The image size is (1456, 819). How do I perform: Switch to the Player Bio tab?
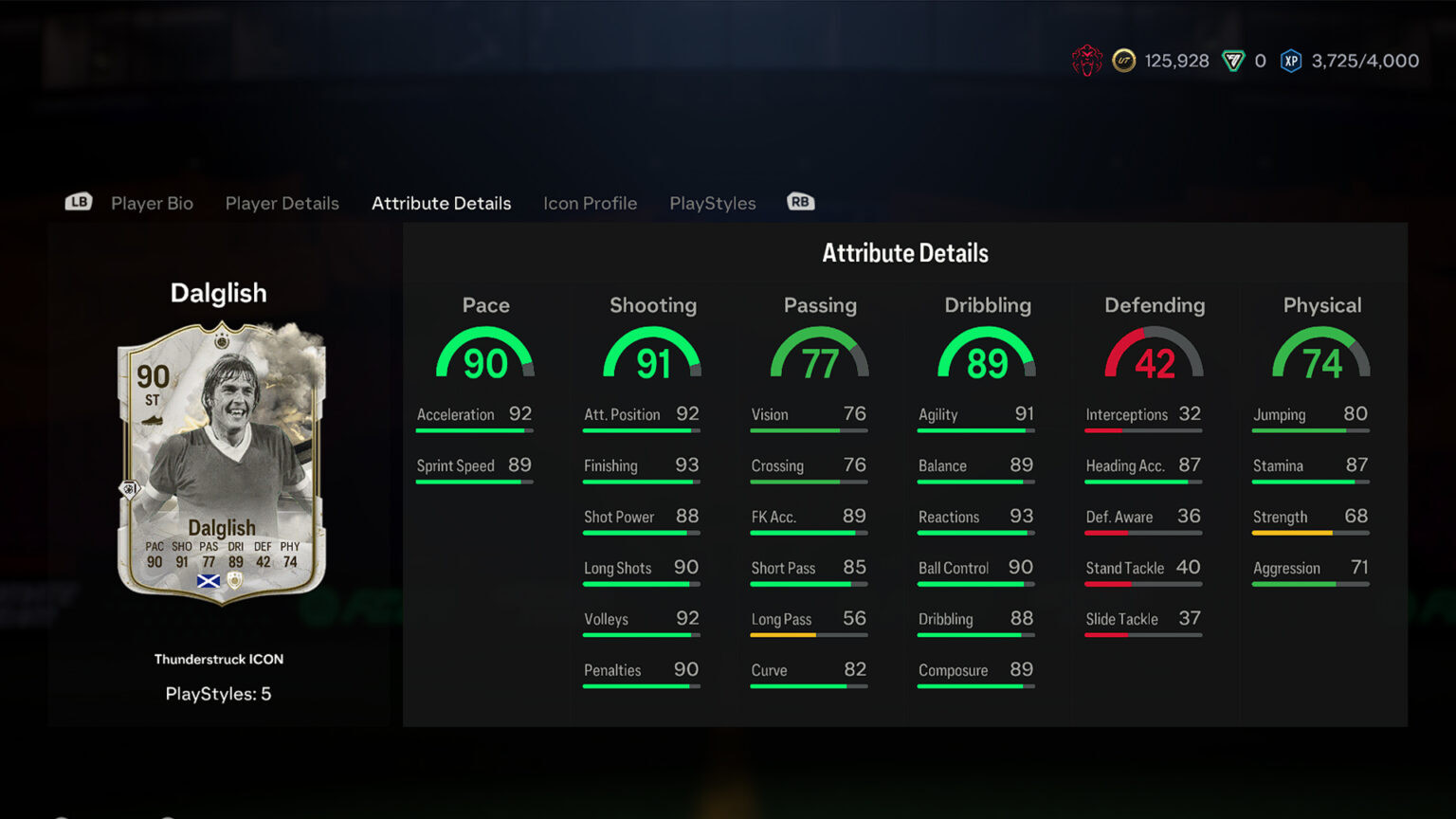151,203
